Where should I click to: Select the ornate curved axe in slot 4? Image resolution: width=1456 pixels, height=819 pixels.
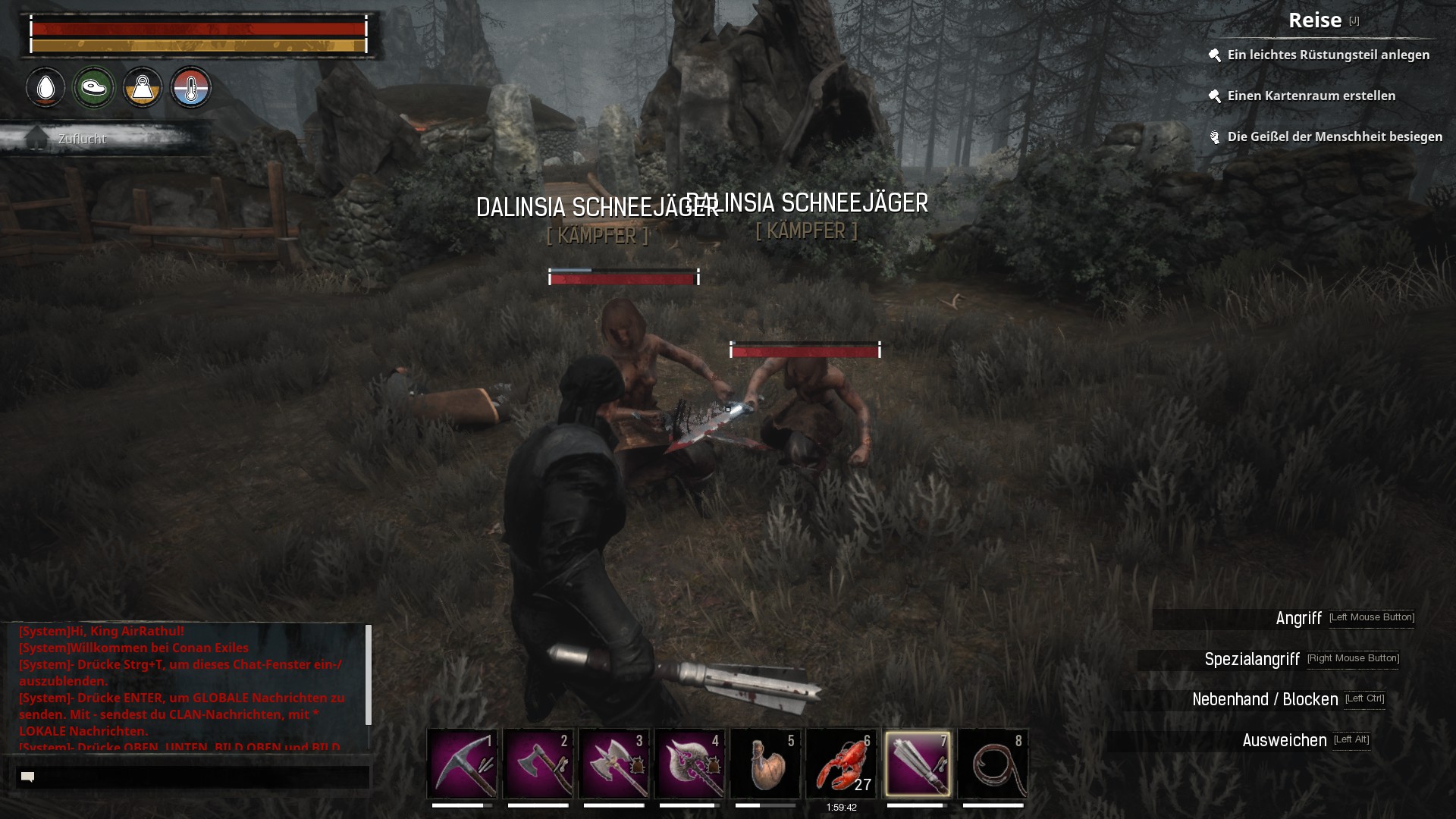pyautogui.click(x=689, y=763)
